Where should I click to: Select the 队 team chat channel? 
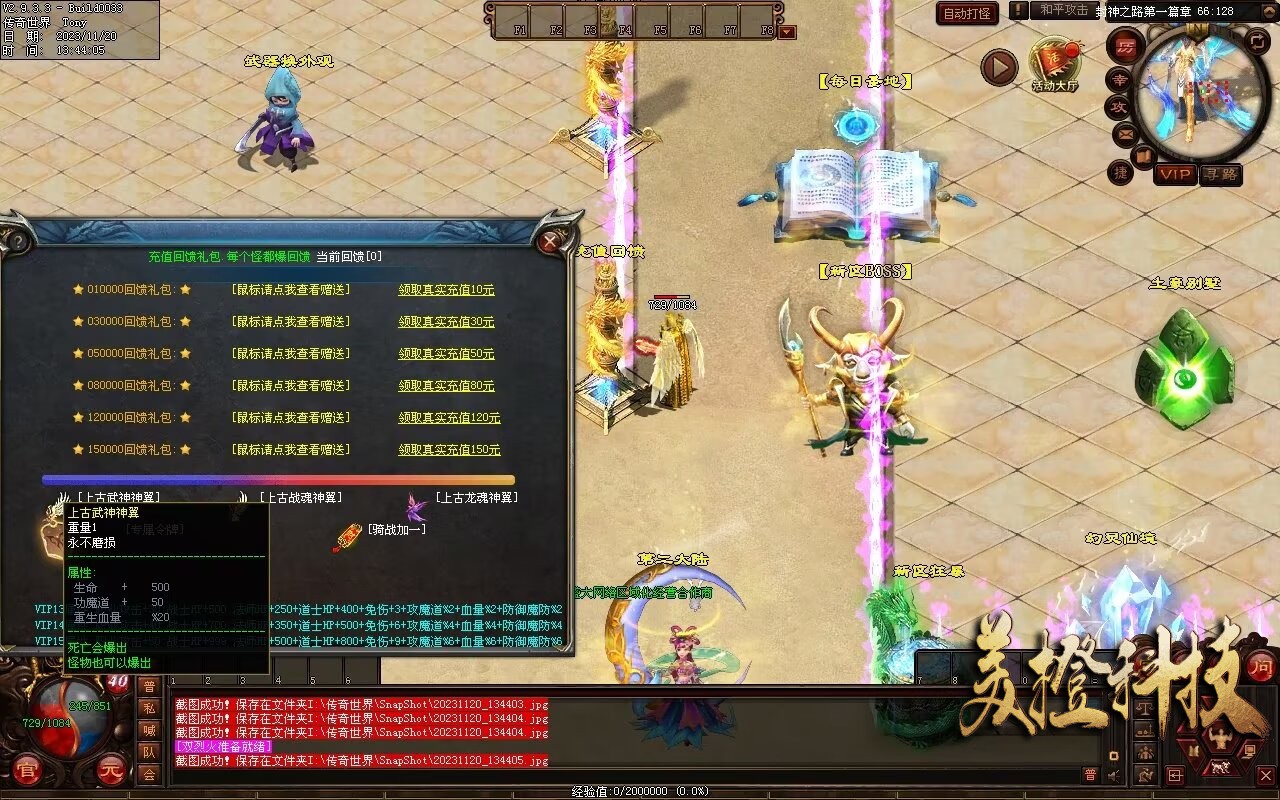[x=149, y=752]
